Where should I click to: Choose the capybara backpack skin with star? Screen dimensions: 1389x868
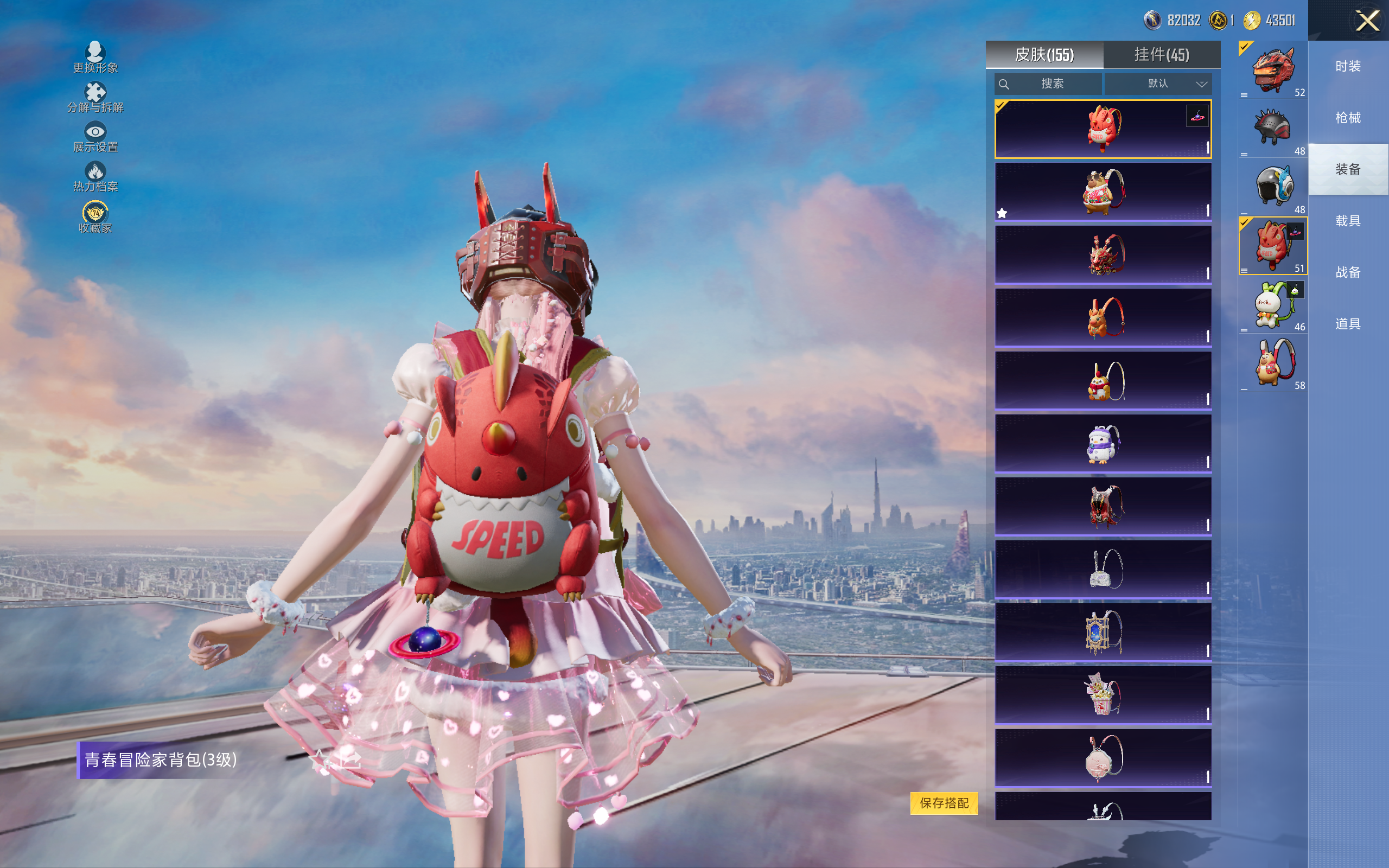(x=1103, y=192)
